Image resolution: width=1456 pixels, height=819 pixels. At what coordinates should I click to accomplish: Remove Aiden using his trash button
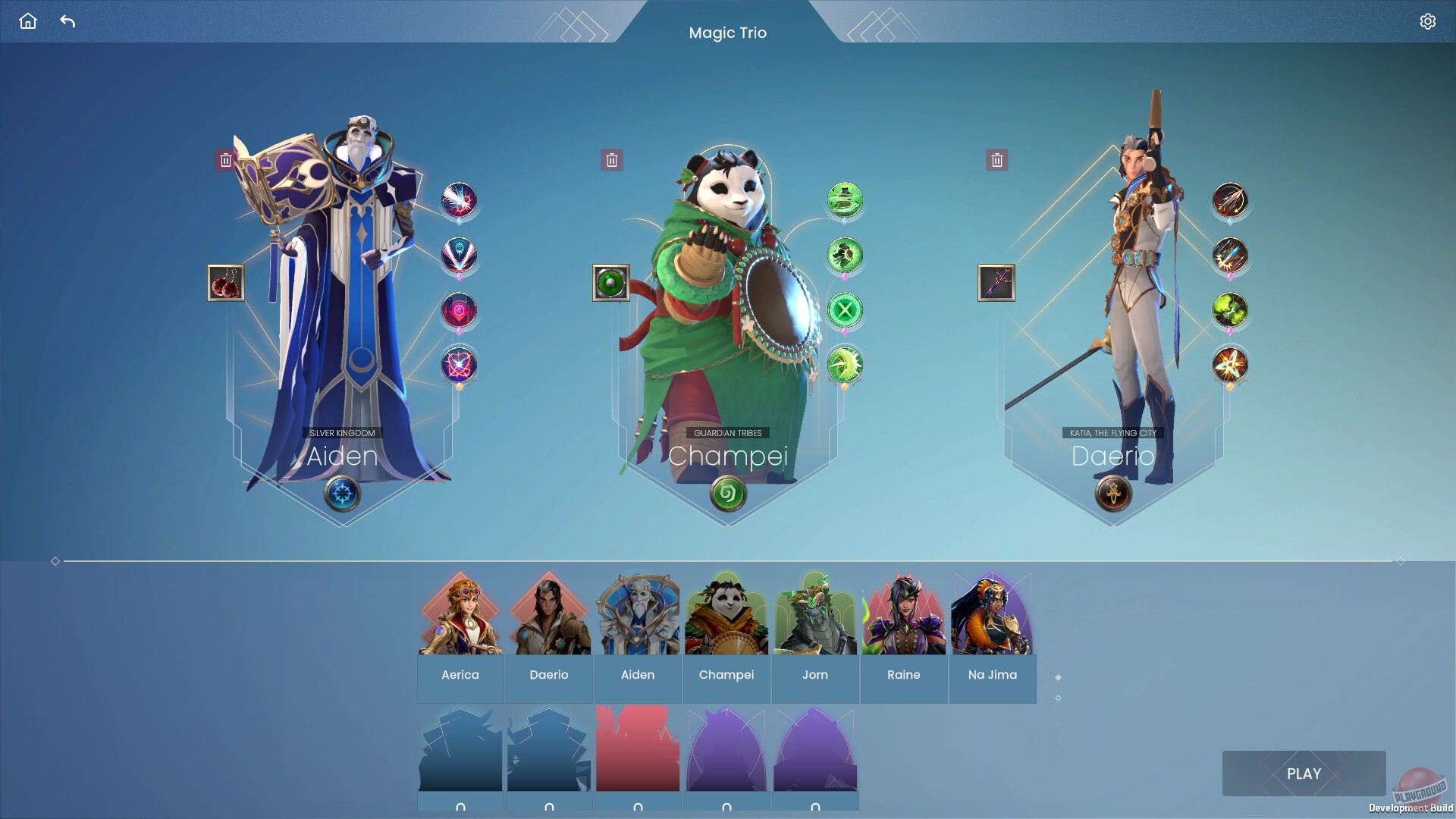(x=225, y=159)
